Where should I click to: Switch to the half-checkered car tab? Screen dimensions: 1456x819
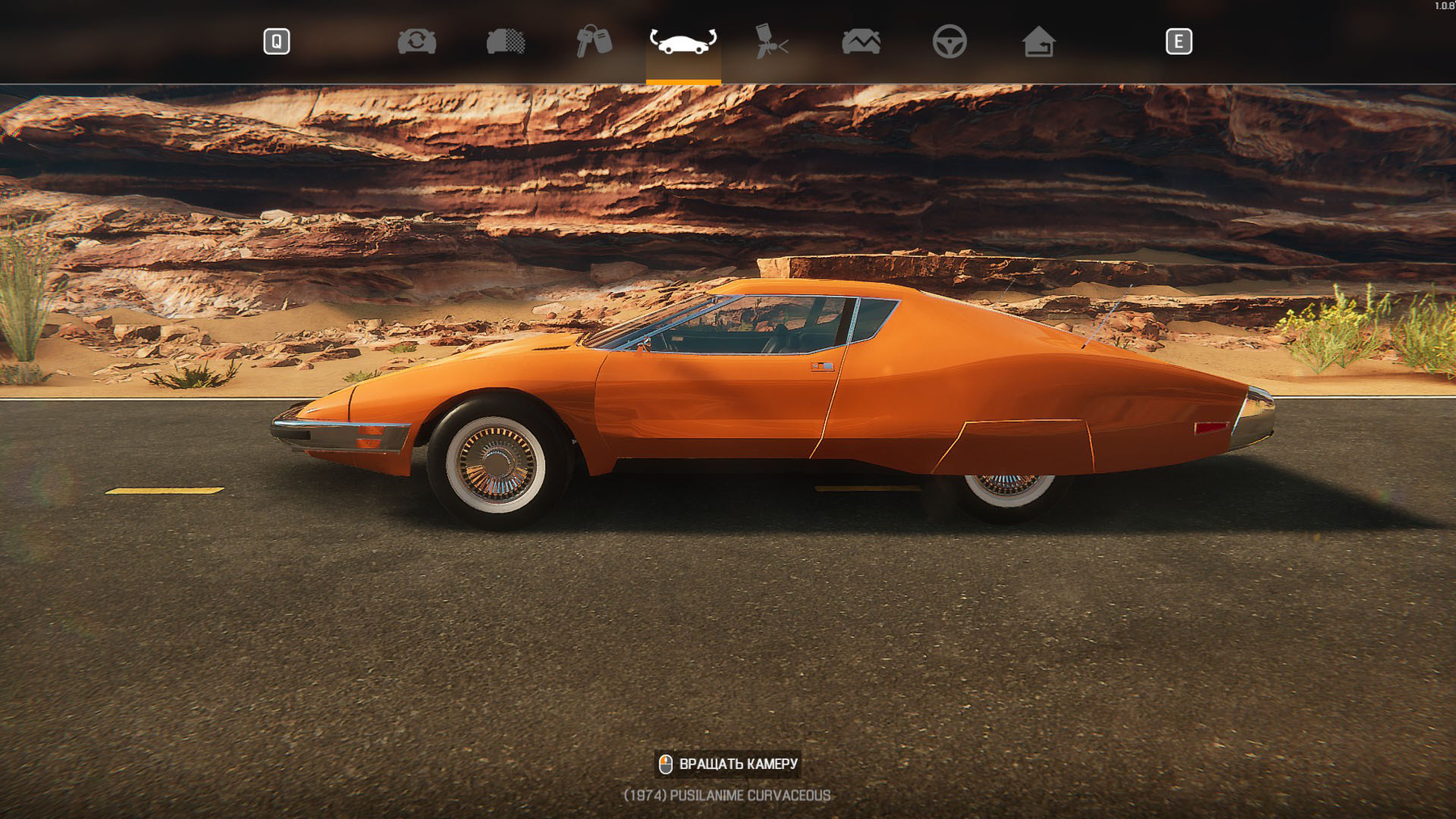tap(506, 41)
